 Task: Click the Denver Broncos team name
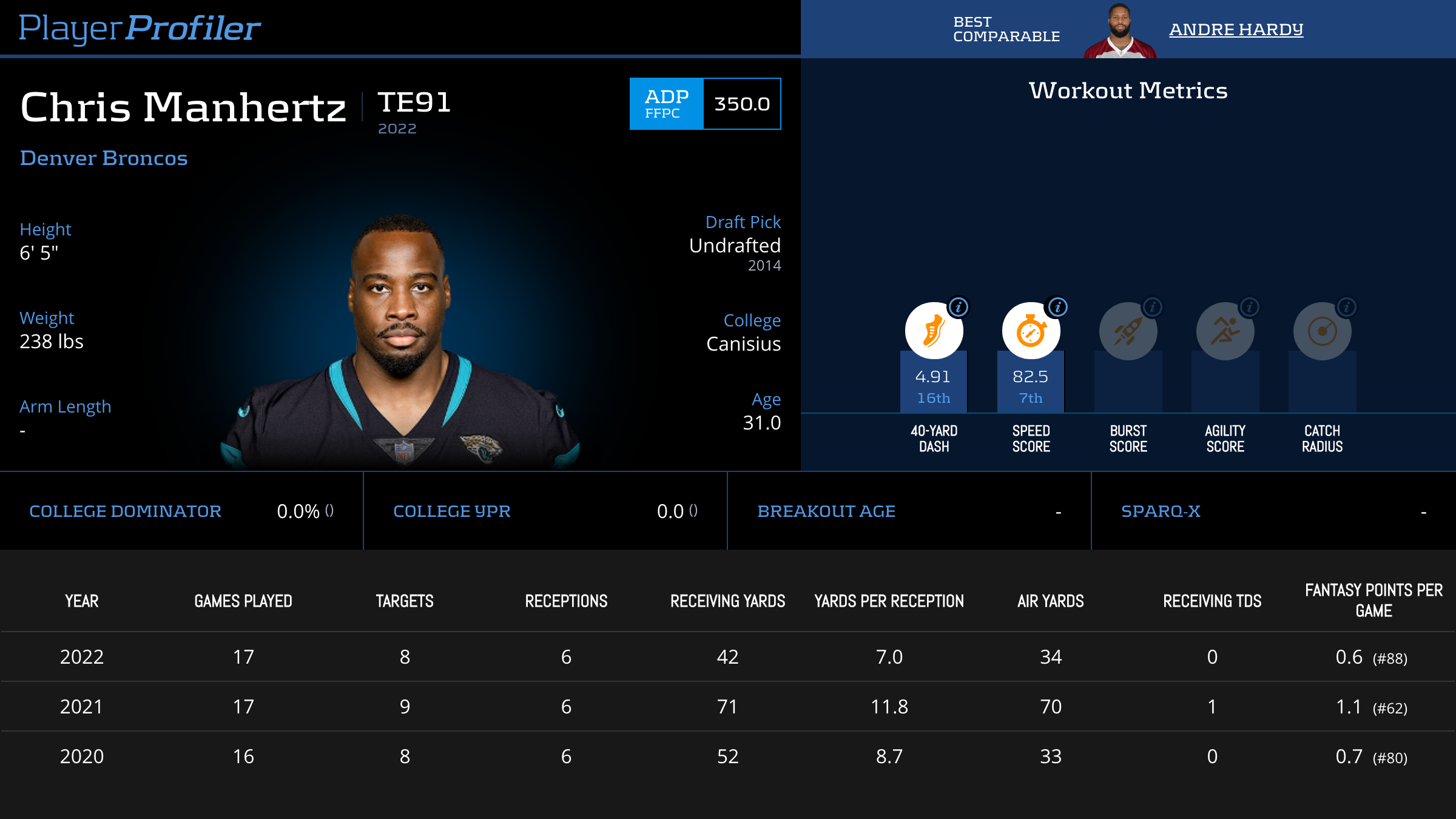[x=104, y=158]
